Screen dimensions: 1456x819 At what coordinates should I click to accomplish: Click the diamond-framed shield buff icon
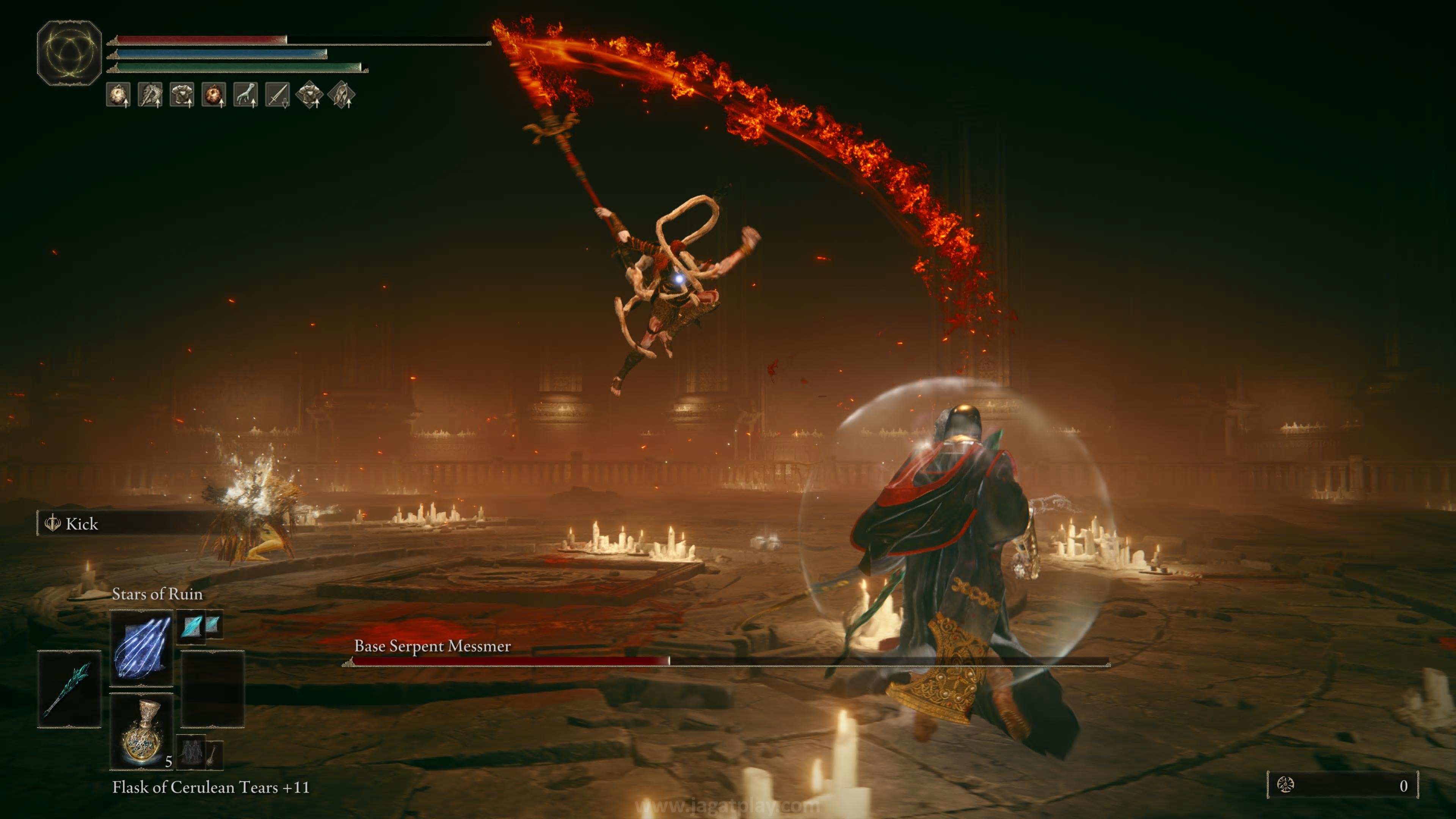[x=341, y=94]
